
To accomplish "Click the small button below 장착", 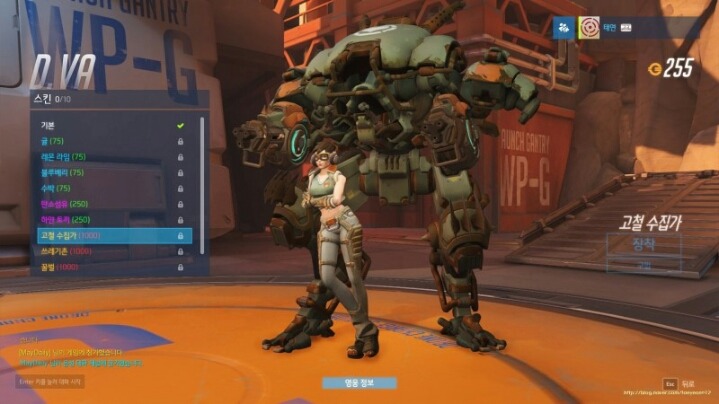I will click(x=643, y=266).
